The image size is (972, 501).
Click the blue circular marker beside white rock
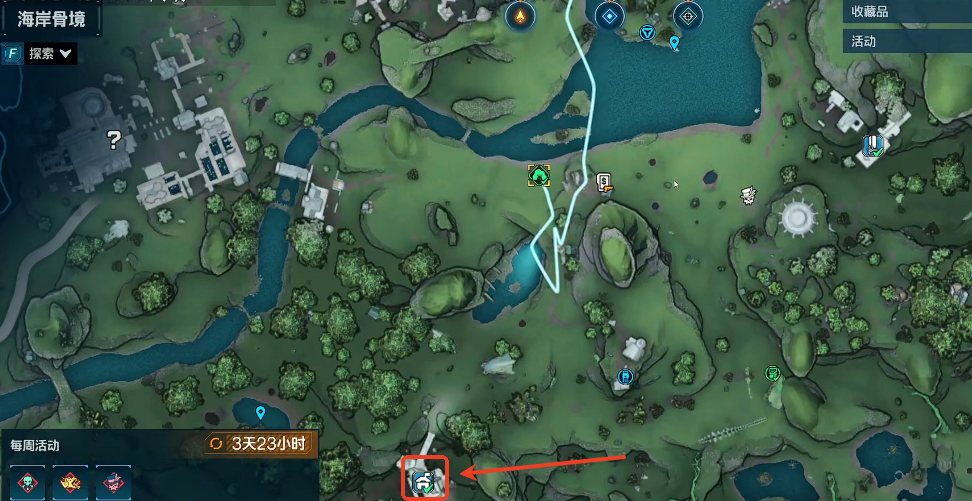click(x=625, y=376)
